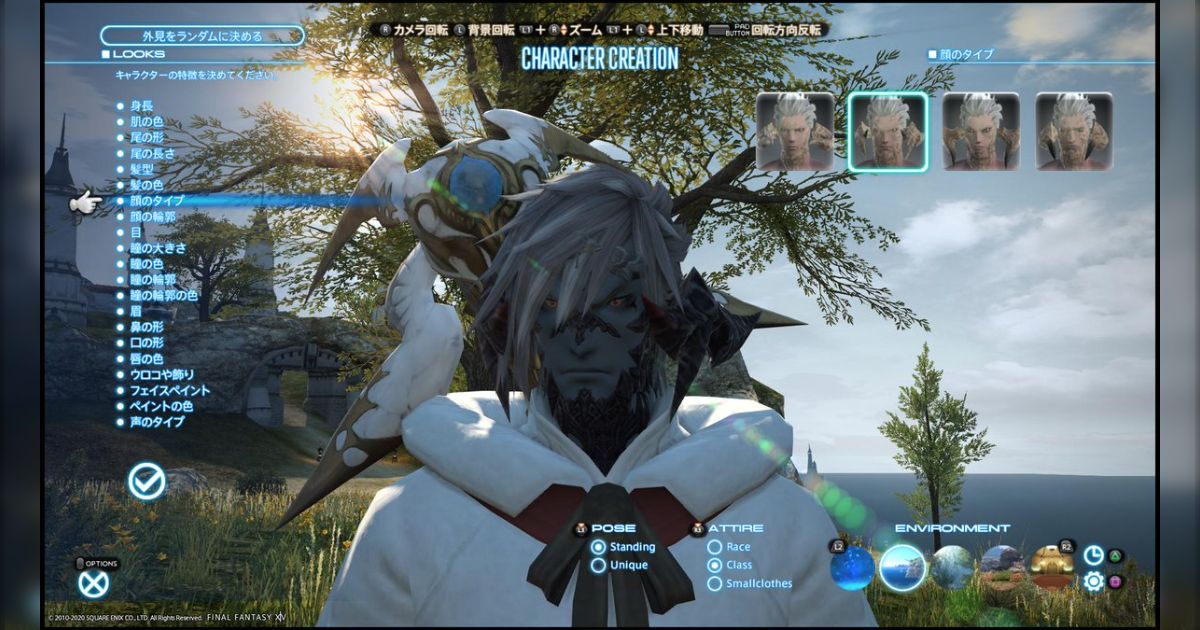Click the X cancel button under Options
The height and width of the screenshot is (630, 1200).
(x=94, y=582)
